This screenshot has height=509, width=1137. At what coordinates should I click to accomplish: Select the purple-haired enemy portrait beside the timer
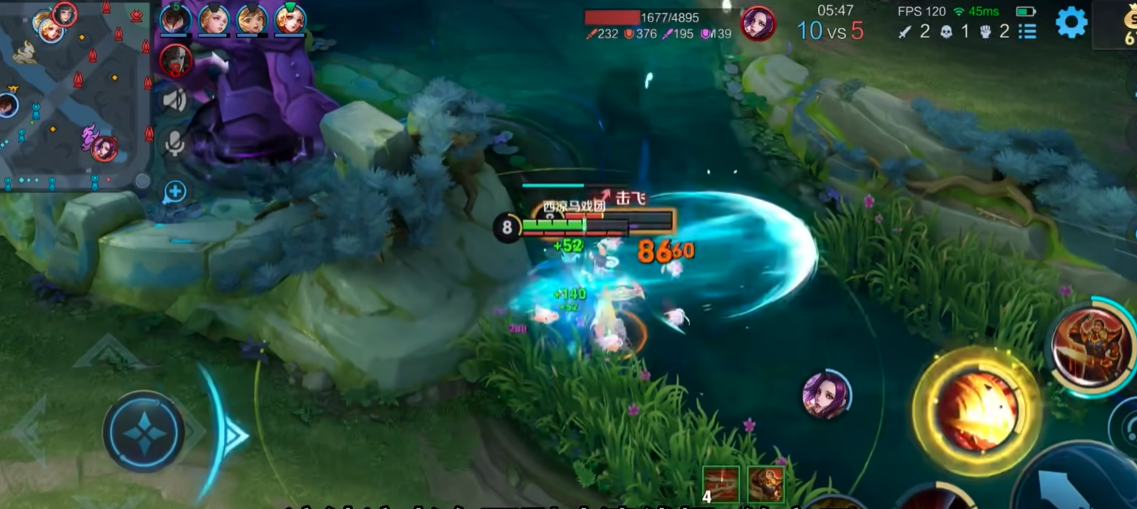pyautogui.click(x=758, y=22)
